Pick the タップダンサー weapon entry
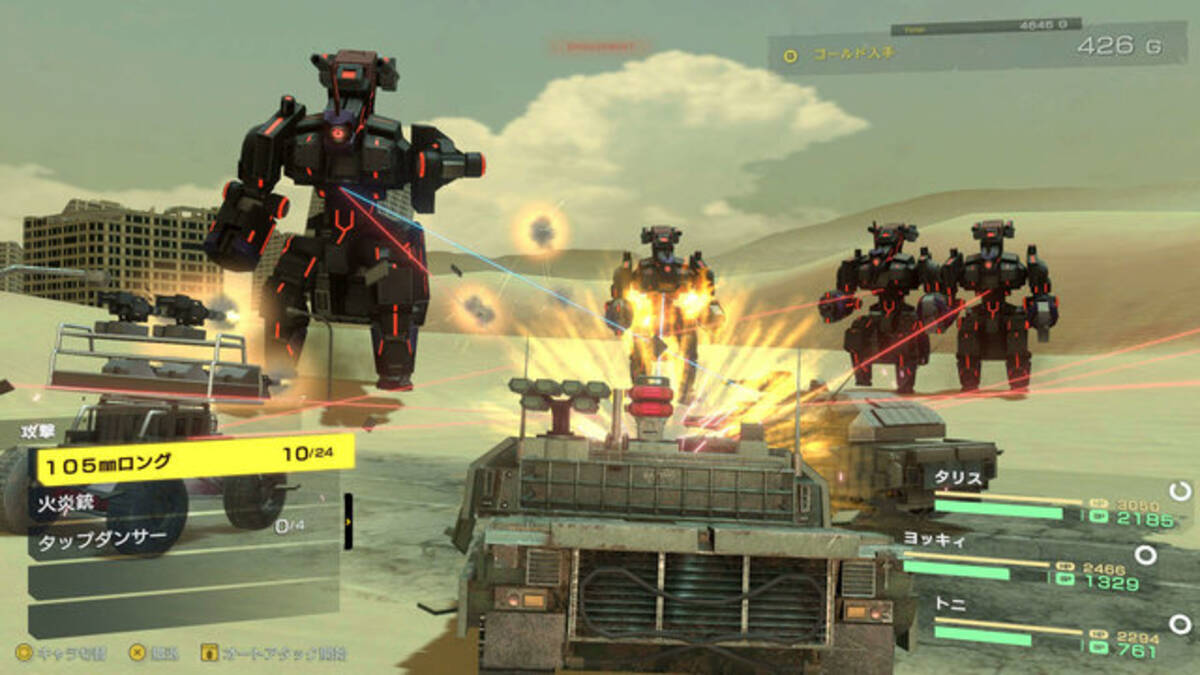The height and width of the screenshot is (675, 1200). point(185,542)
